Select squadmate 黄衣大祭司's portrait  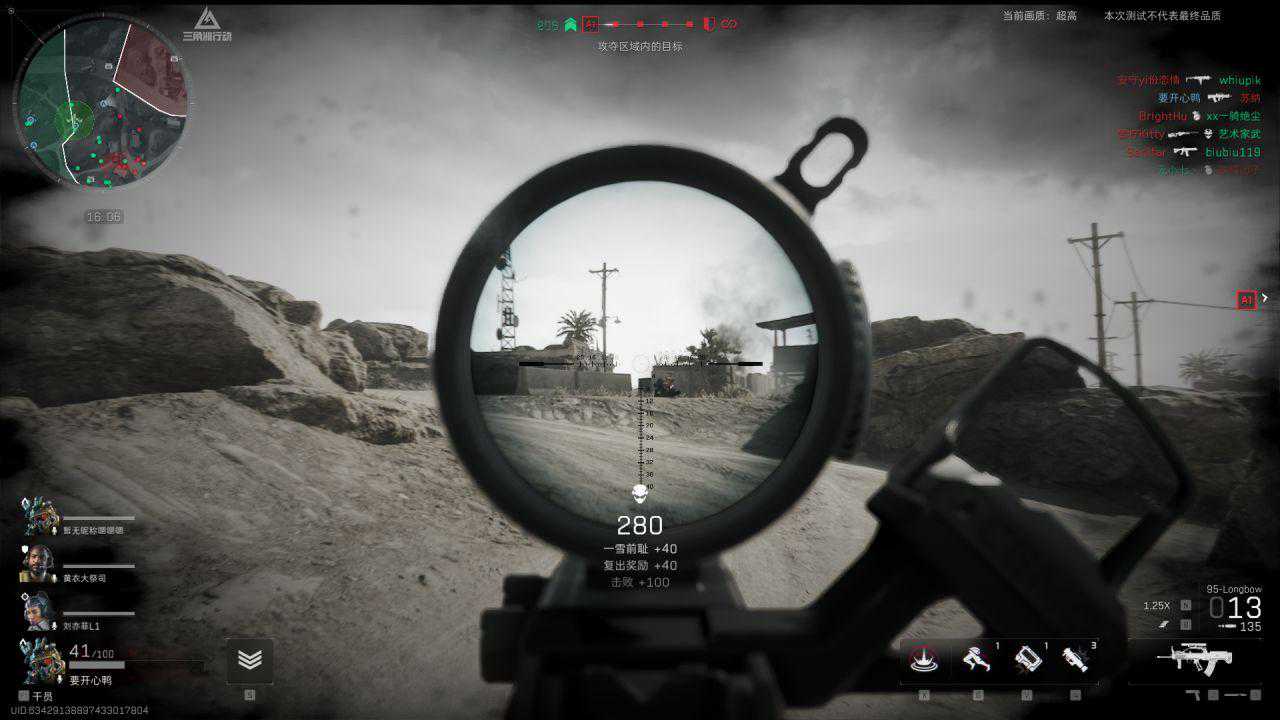click(38, 563)
